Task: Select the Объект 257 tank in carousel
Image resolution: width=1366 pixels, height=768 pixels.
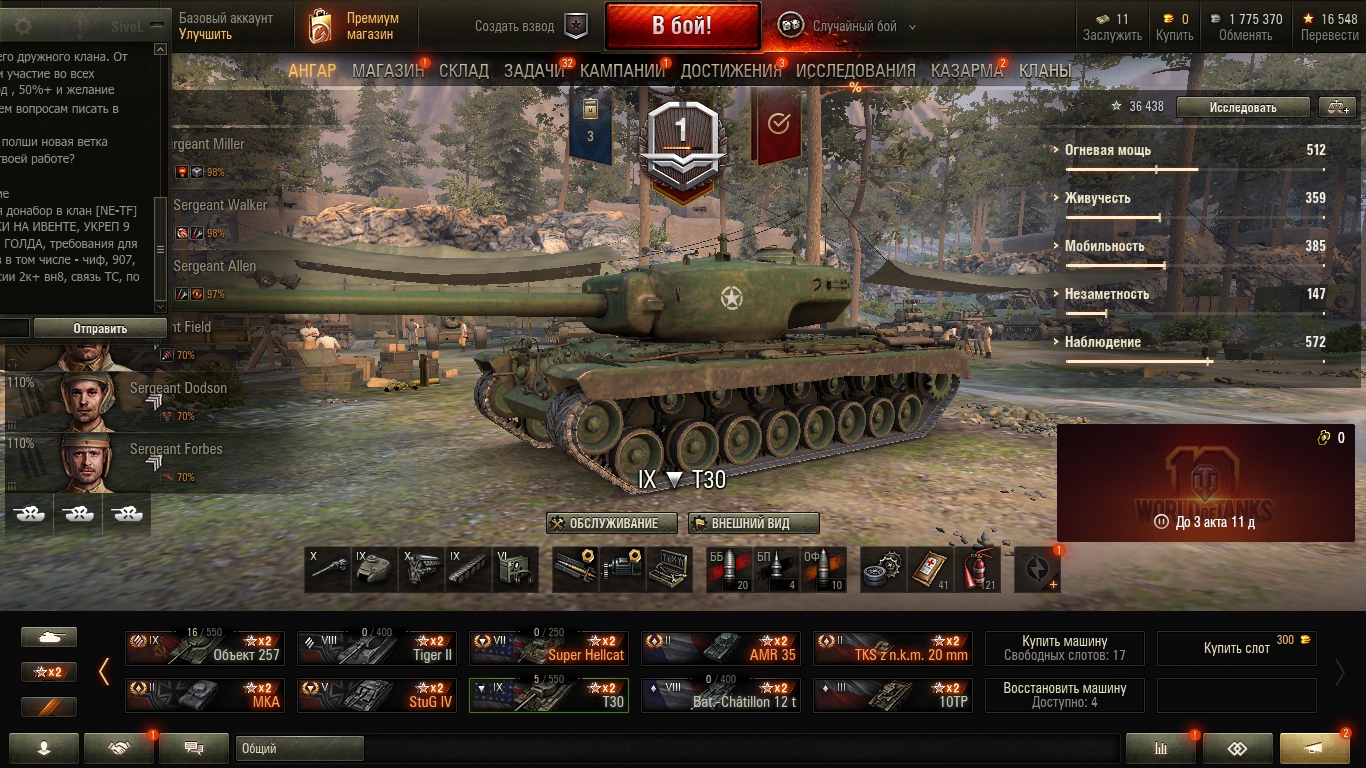Action: click(205, 648)
